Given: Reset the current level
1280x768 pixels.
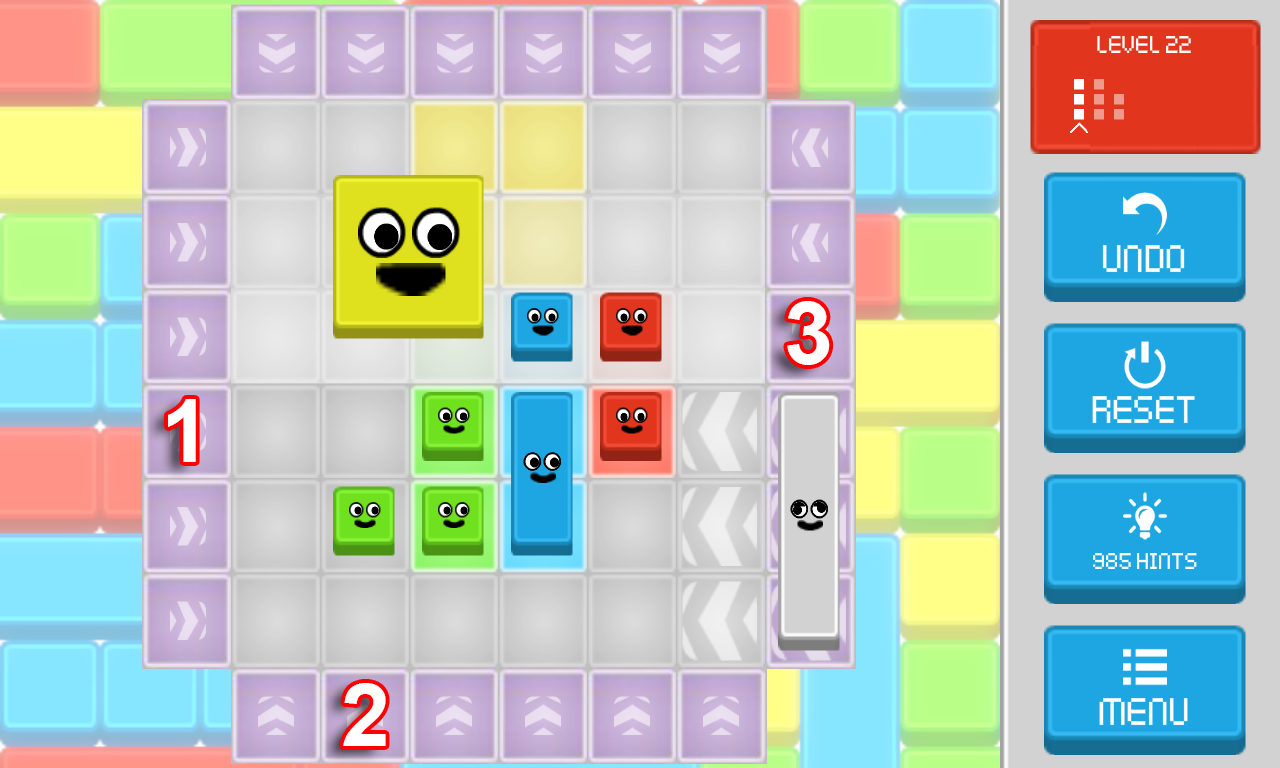Looking at the screenshot, I should 1144,387.
